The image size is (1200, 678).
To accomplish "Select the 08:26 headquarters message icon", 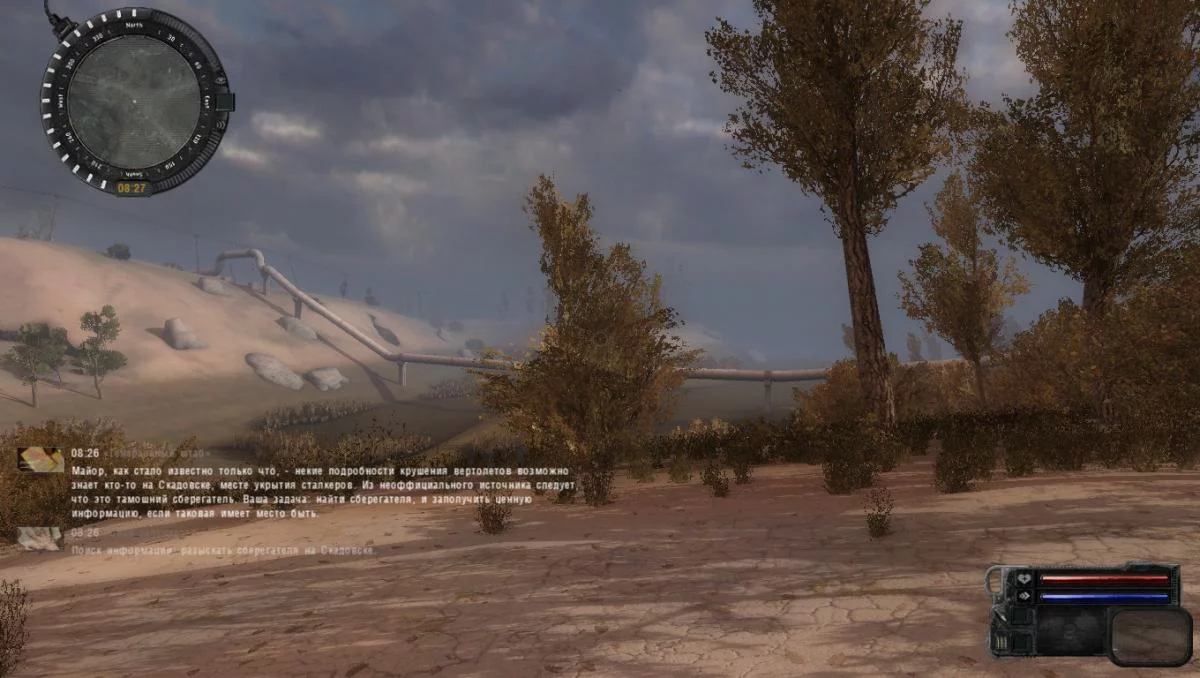I will coord(40,459).
